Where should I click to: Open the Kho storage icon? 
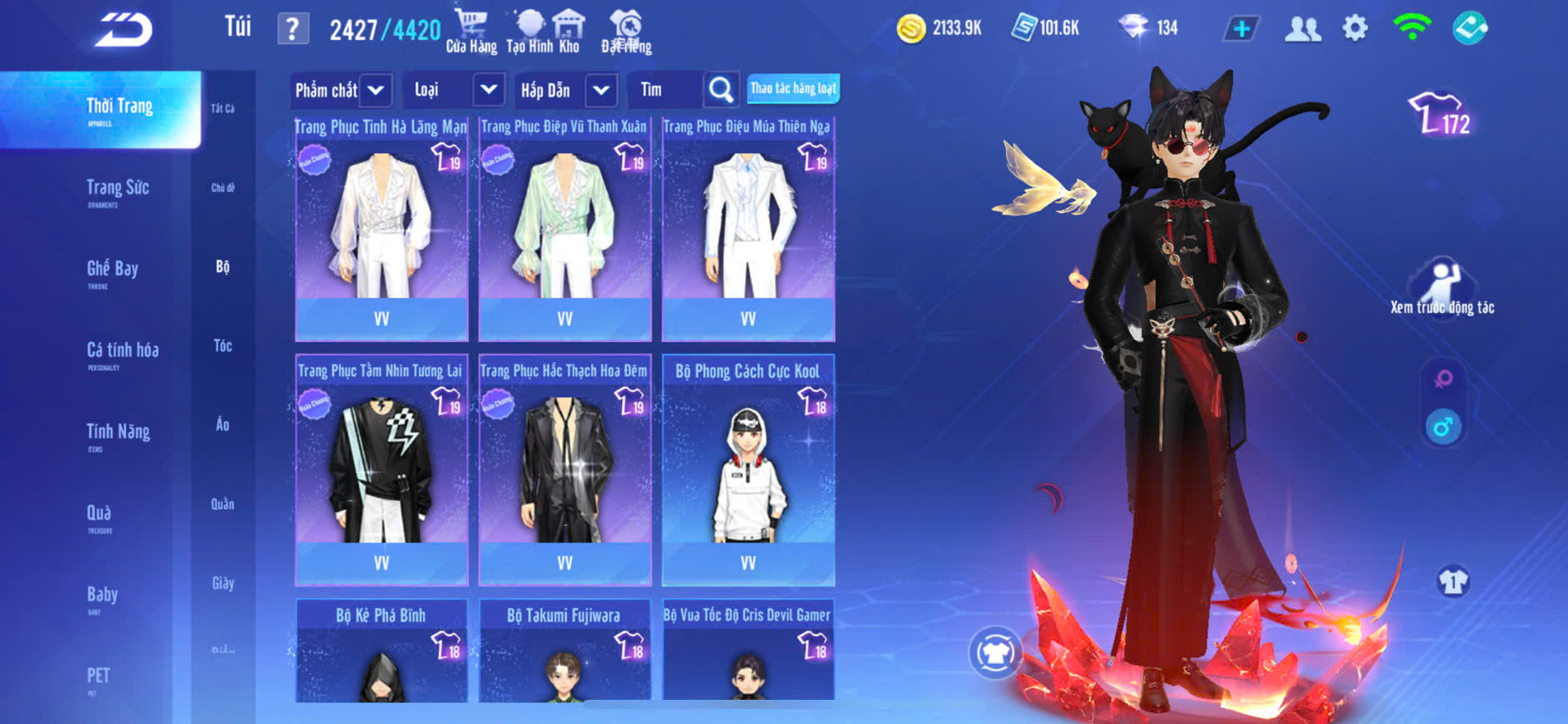pos(569,32)
